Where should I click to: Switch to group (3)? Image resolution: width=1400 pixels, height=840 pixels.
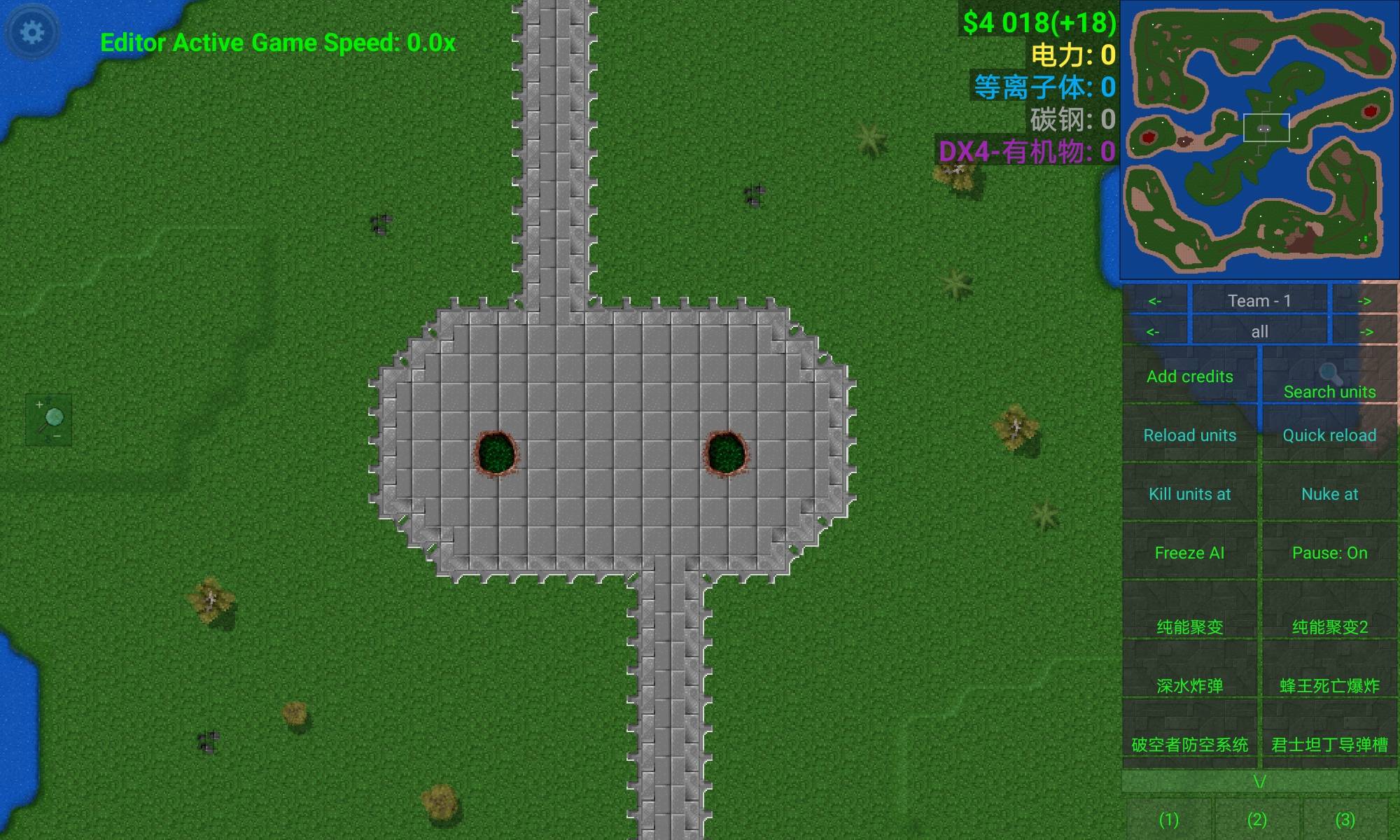pos(1345,818)
